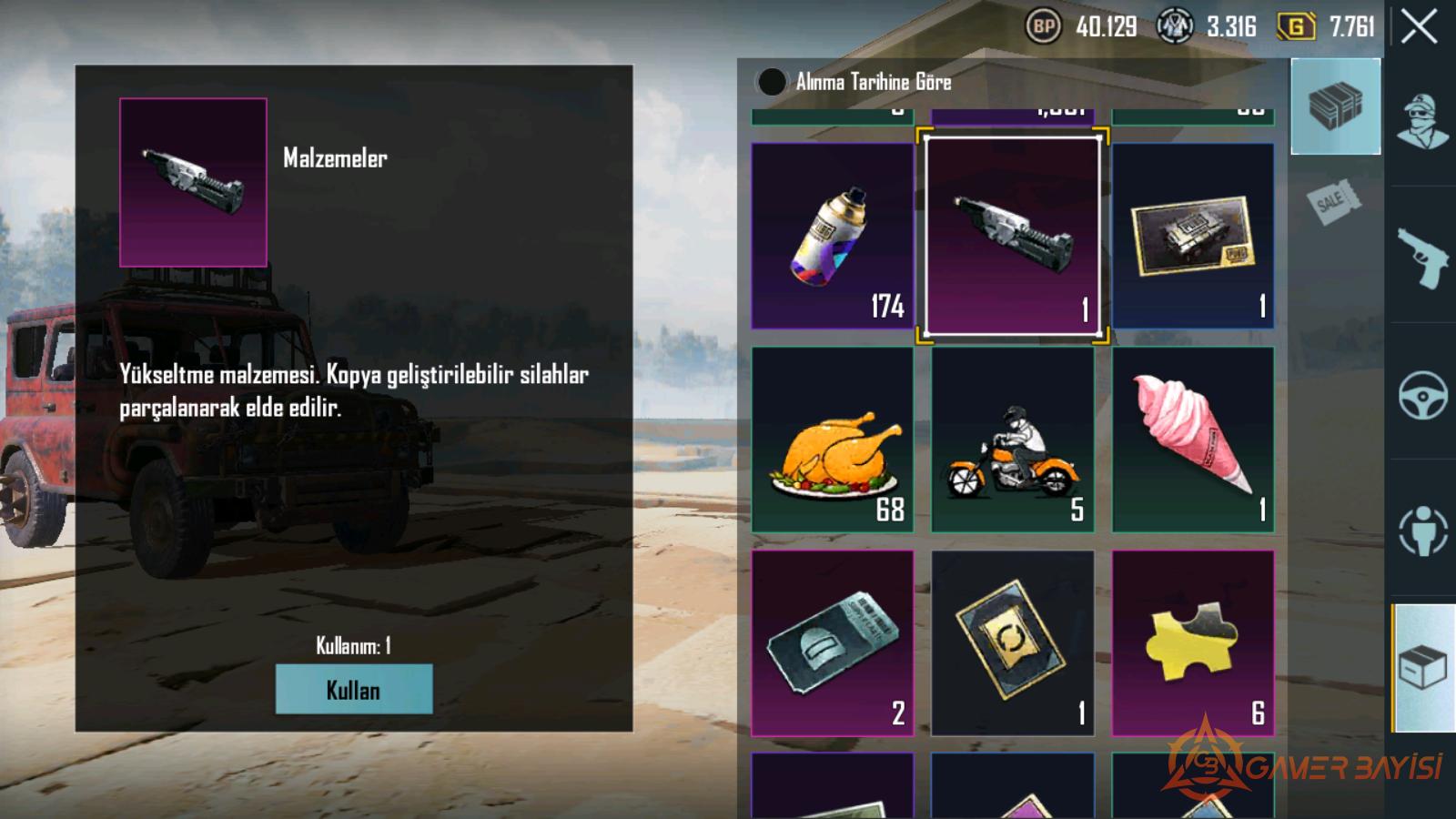Image resolution: width=1456 pixels, height=819 pixels.
Task: Switch to the parachute emote tab
Action: (x=1422, y=531)
